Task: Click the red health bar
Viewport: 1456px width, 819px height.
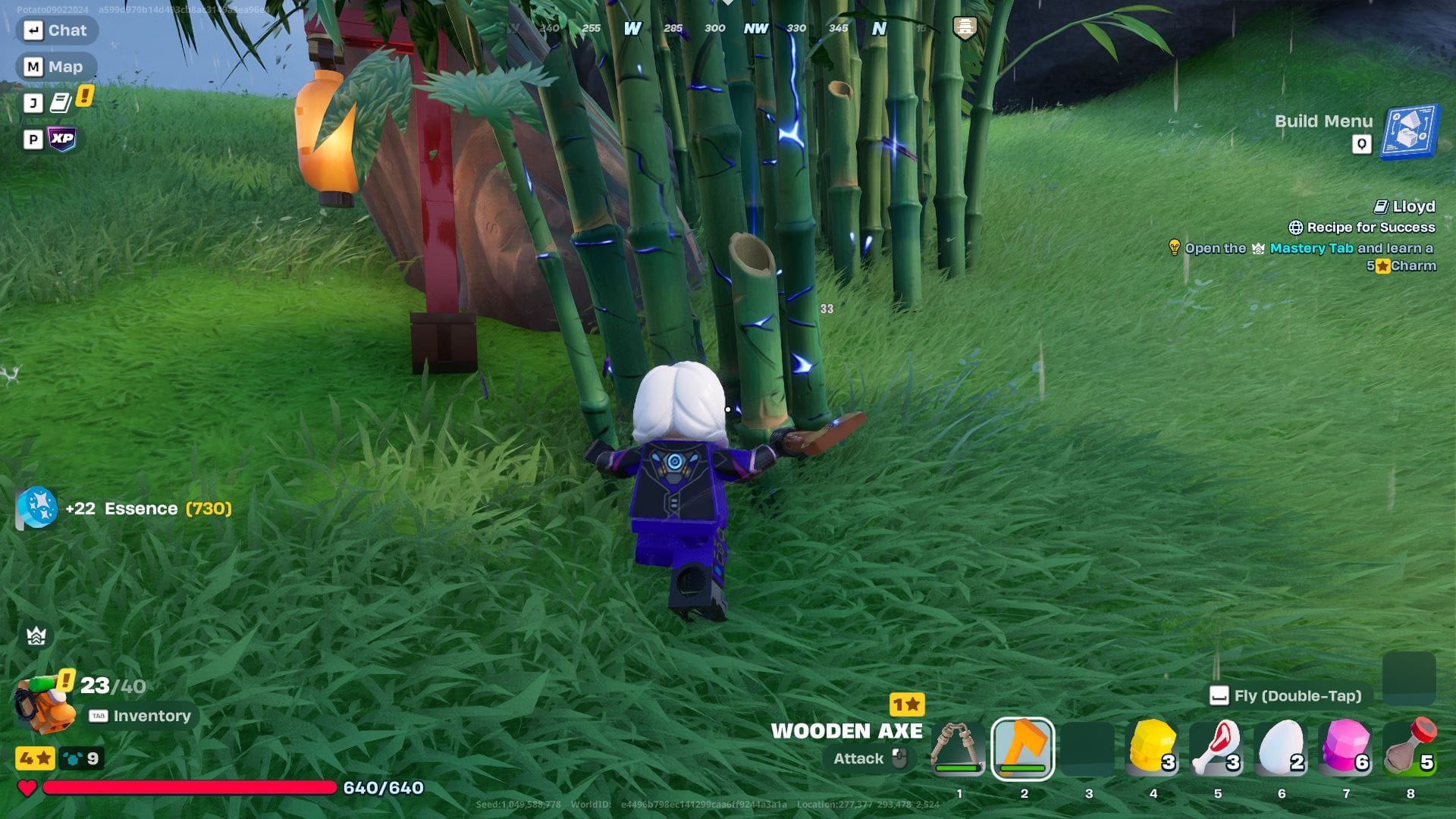Action: click(x=190, y=789)
